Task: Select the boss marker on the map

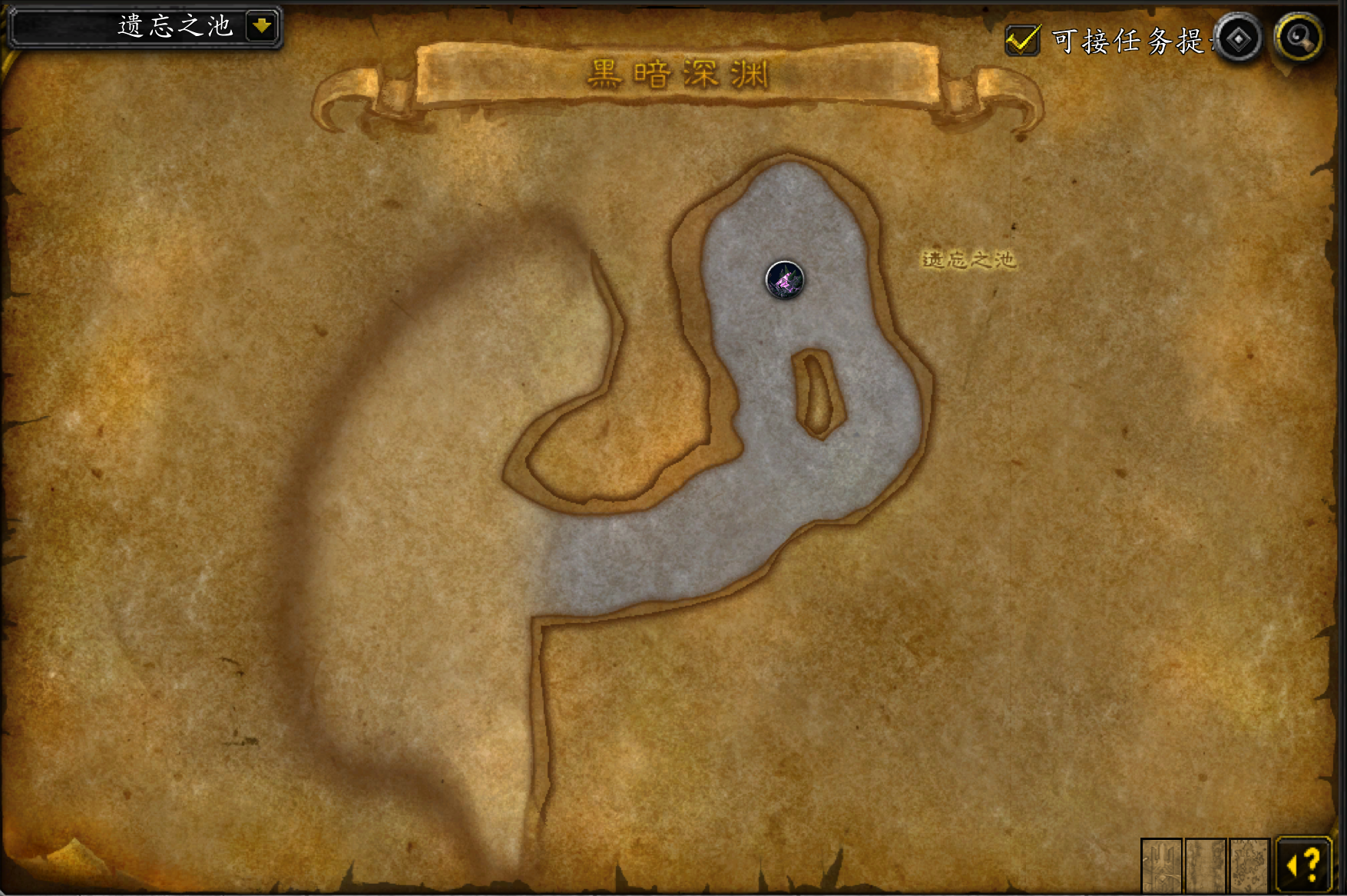Action: (784, 280)
